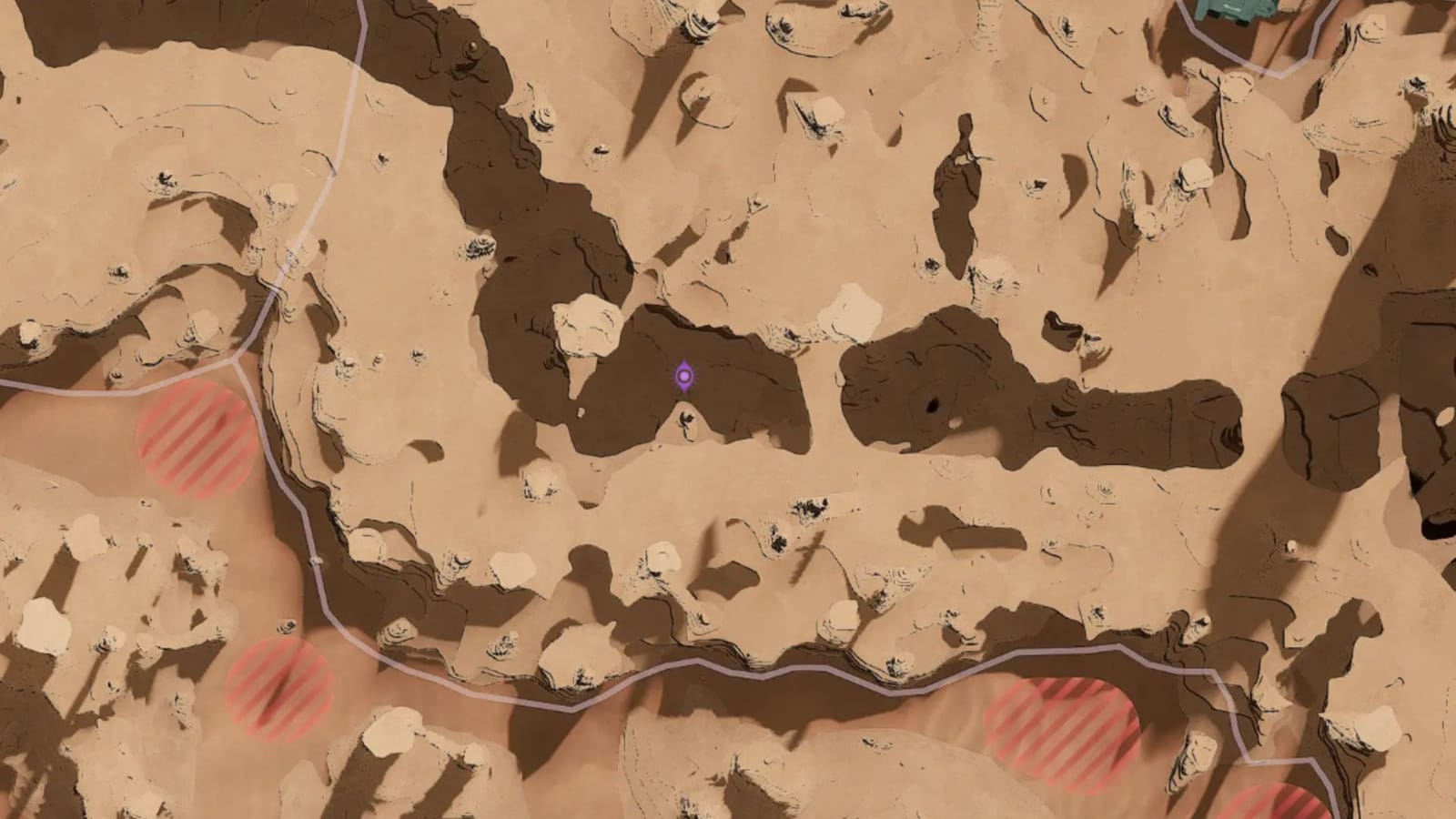Select the purple objective marker on the dark mesa
The height and width of the screenshot is (819, 1456).
coord(684,376)
